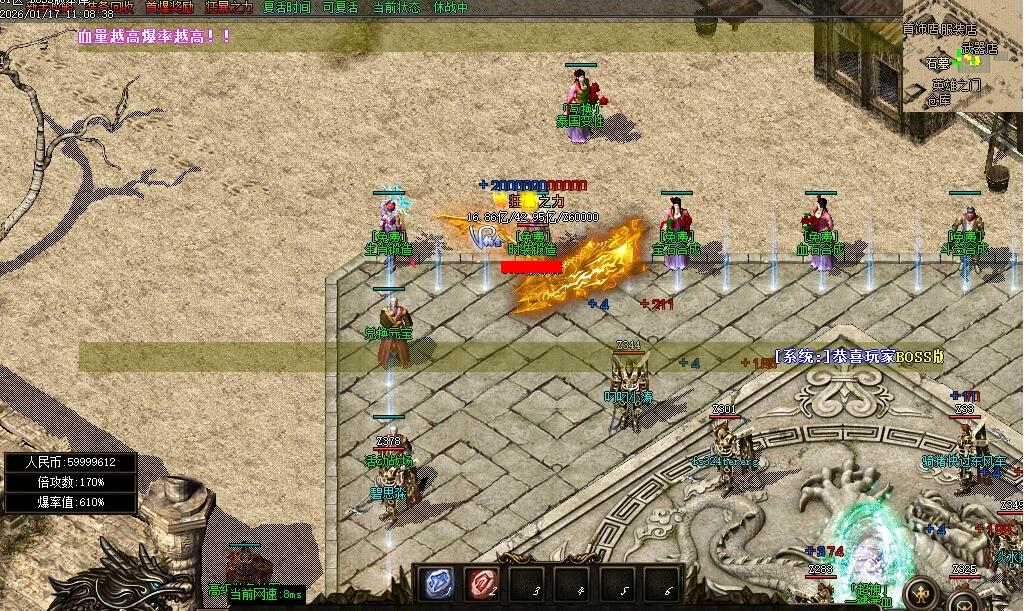The height and width of the screenshot is (611, 1029).
Task: Click the round gold emblem button
Action: 920,594
